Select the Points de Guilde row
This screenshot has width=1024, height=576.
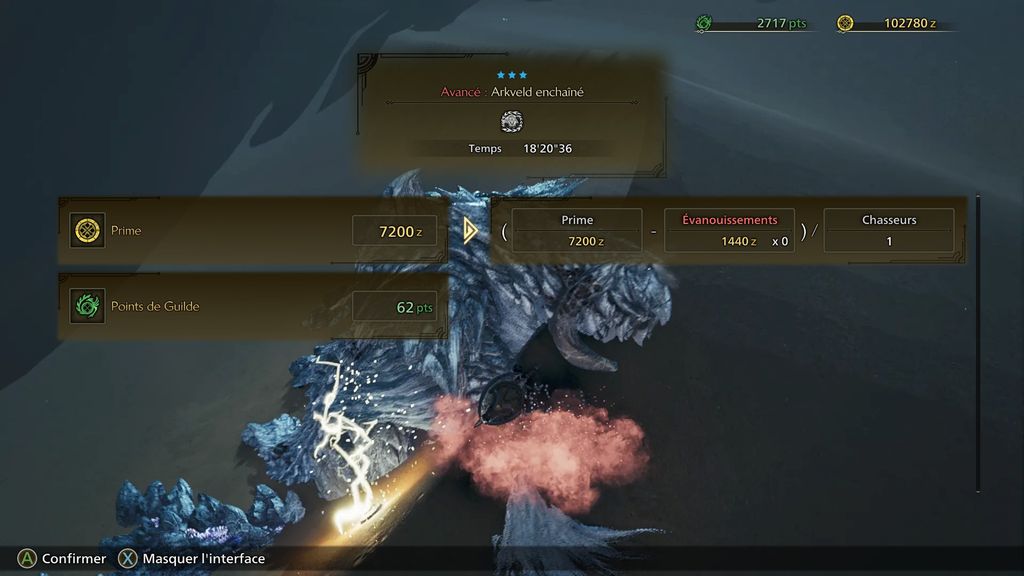tap(254, 306)
